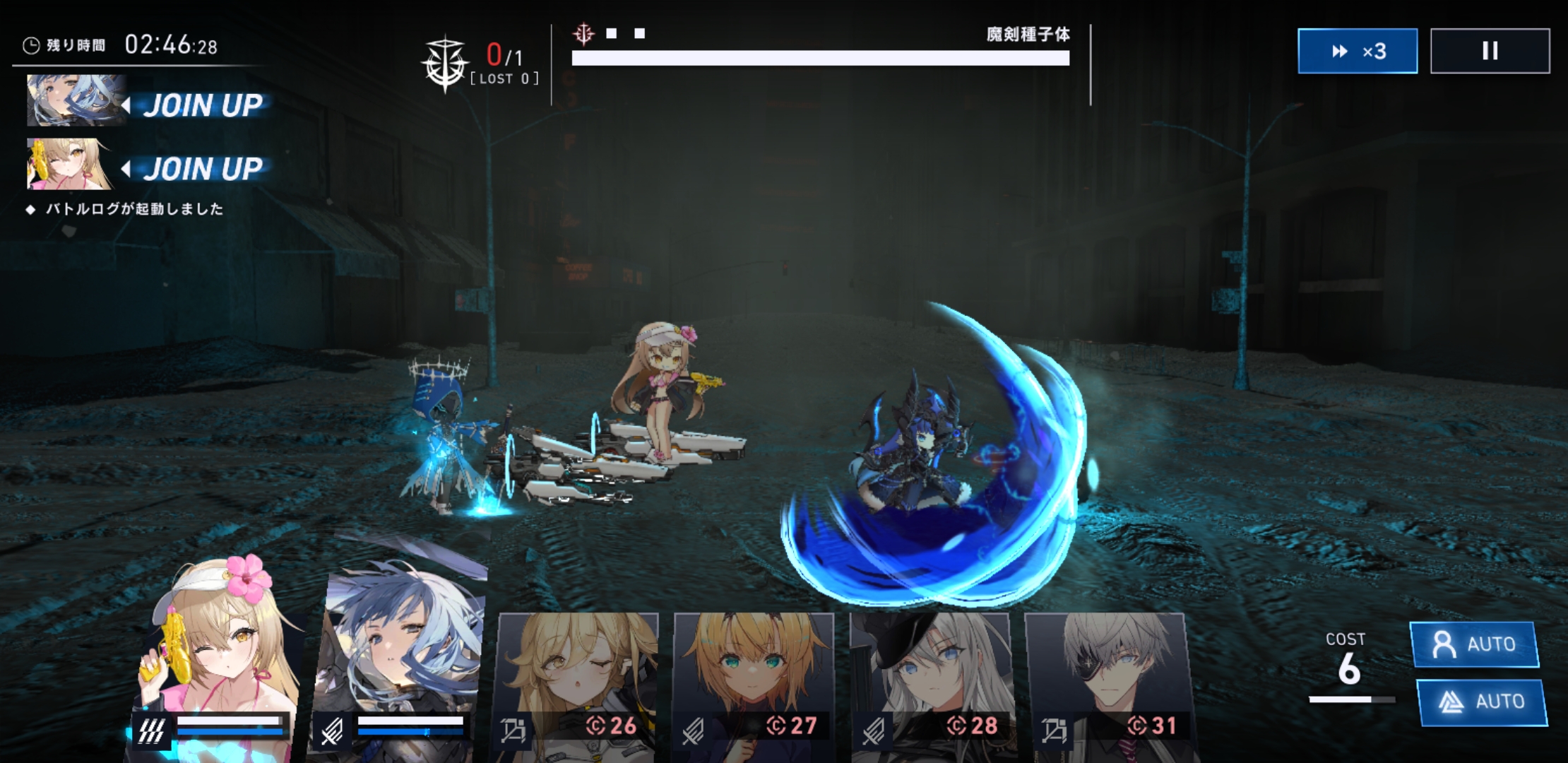Toggle the triangle-icon AUTO skill button
This screenshot has height=763, width=1568.
click(x=1481, y=702)
